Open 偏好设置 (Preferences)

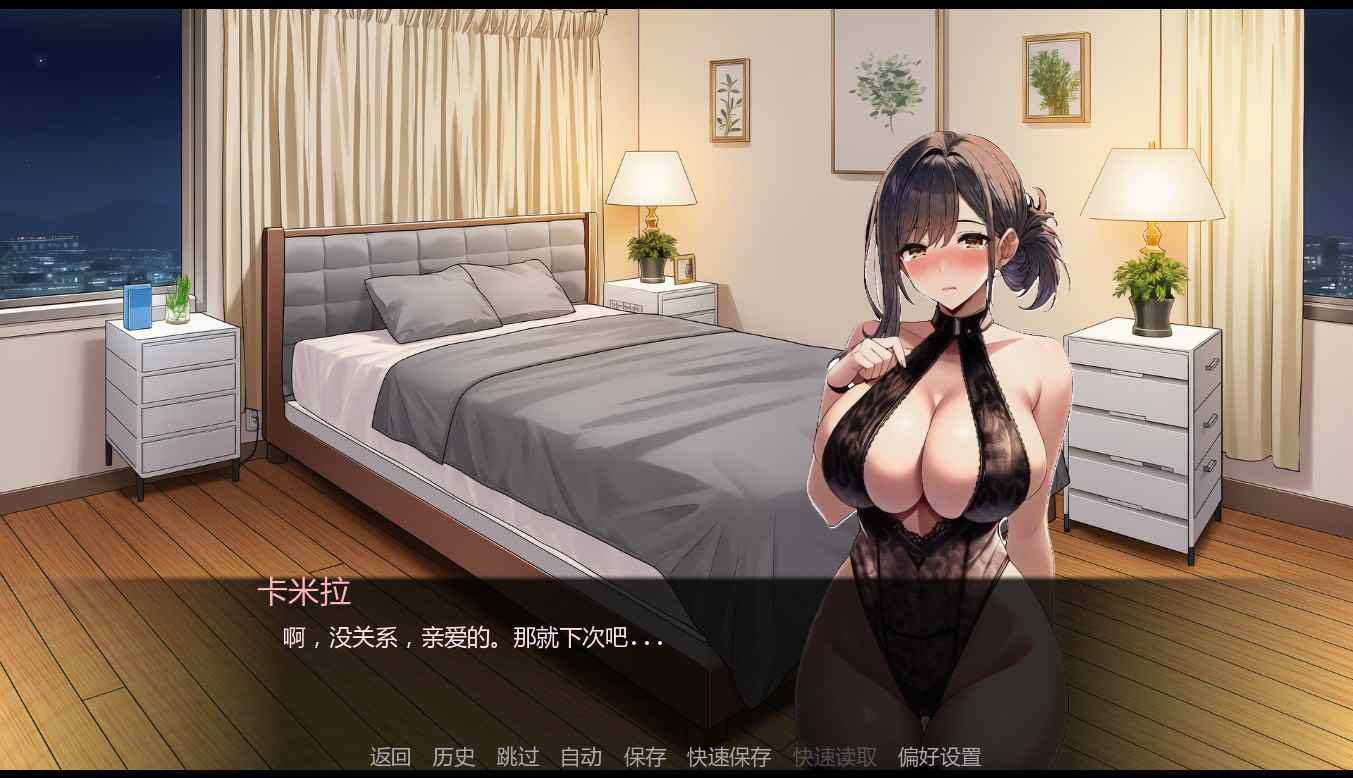pyautogui.click(x=939, y=757)
